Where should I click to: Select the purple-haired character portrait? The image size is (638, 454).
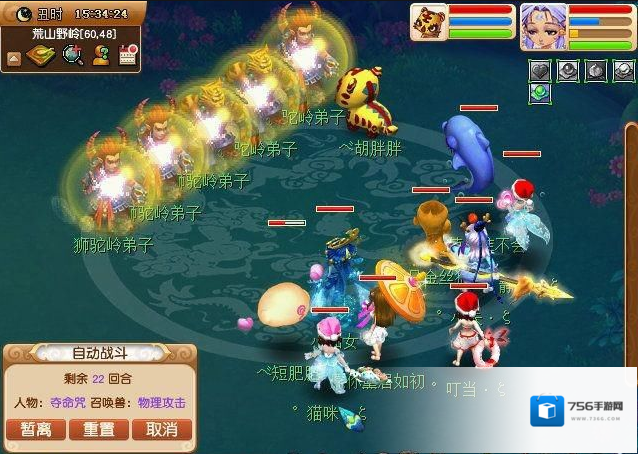click(x=543, y=24)
